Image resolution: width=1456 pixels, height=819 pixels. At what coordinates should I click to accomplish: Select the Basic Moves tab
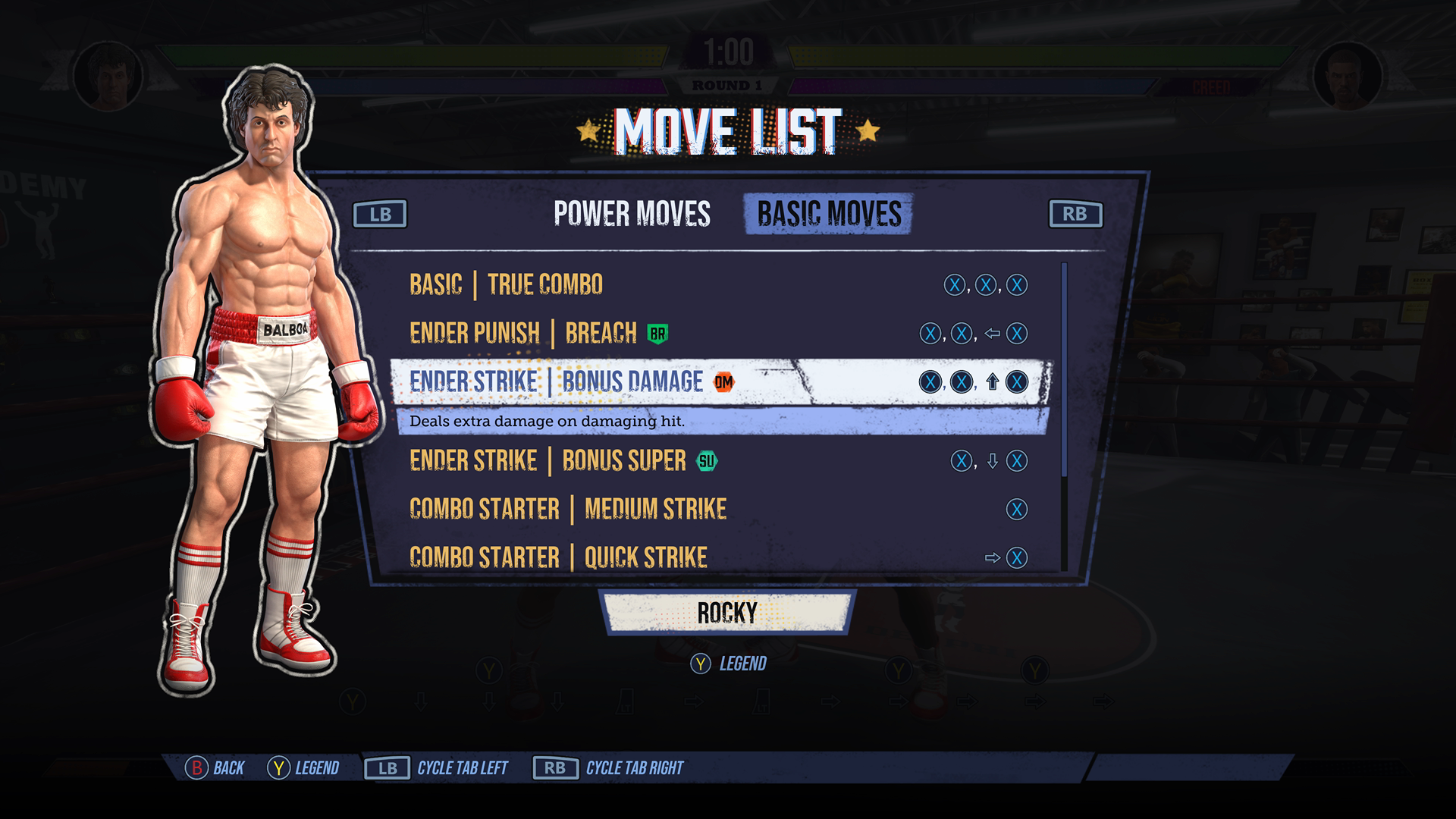click(x=829, y=214)
